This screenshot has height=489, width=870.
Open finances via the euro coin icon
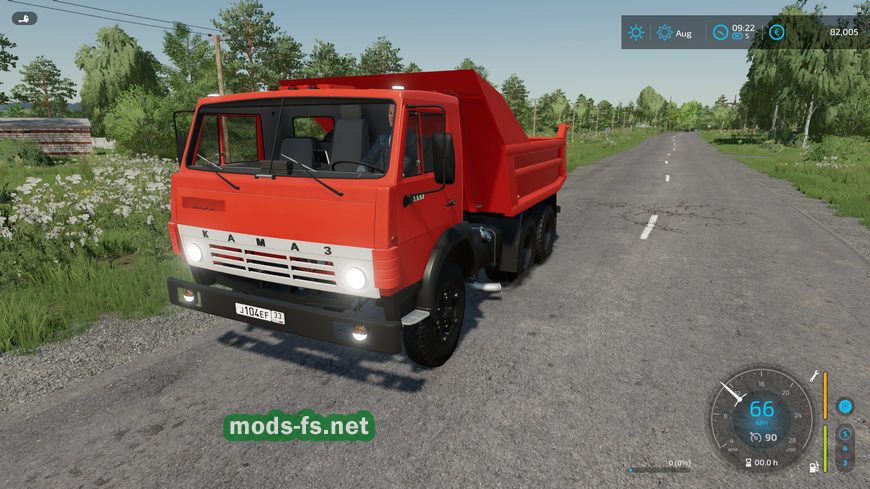tap(776, 32)
